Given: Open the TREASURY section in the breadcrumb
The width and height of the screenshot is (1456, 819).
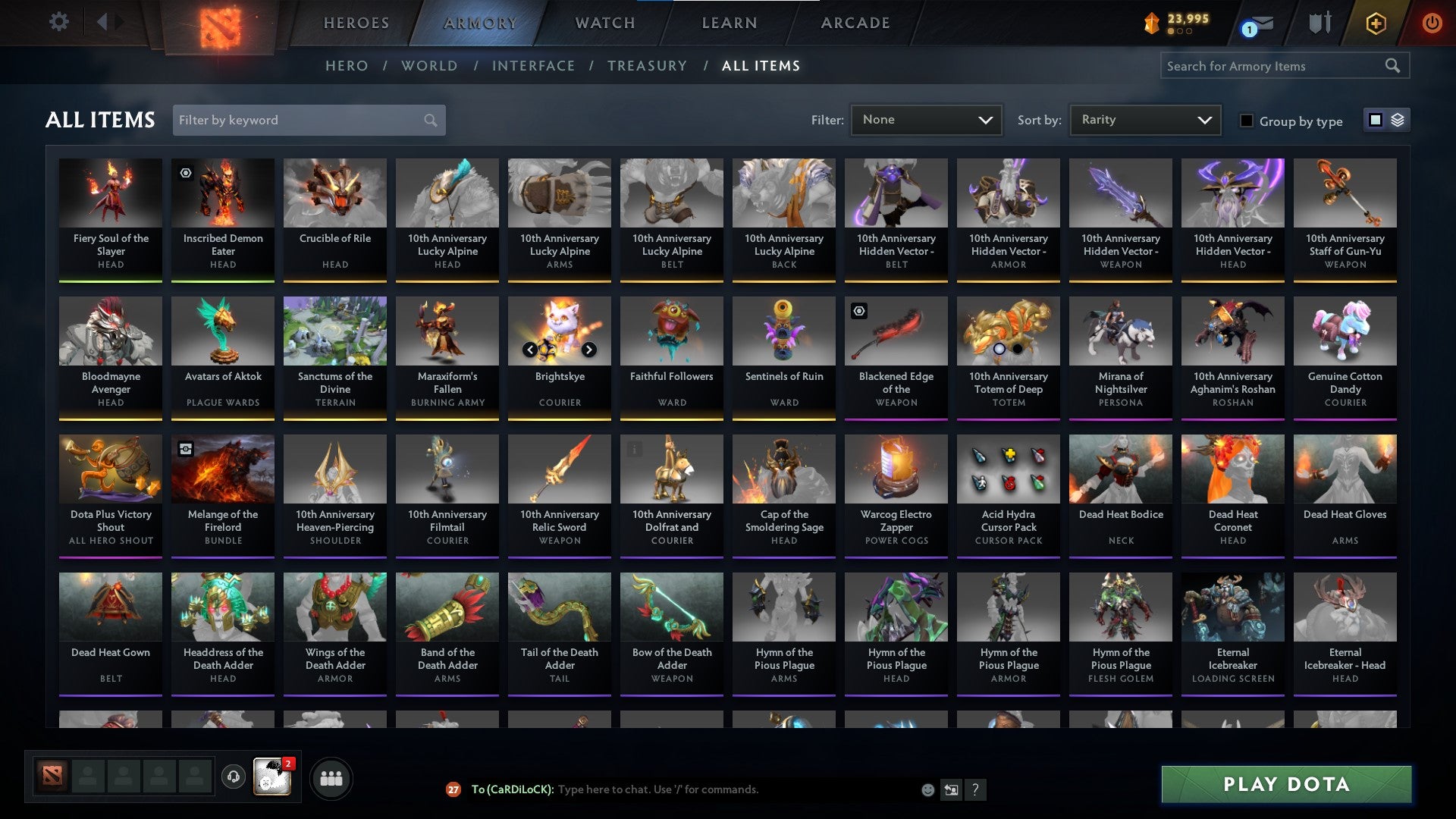Looking at the screenshot, I should (x=647, y=66).
